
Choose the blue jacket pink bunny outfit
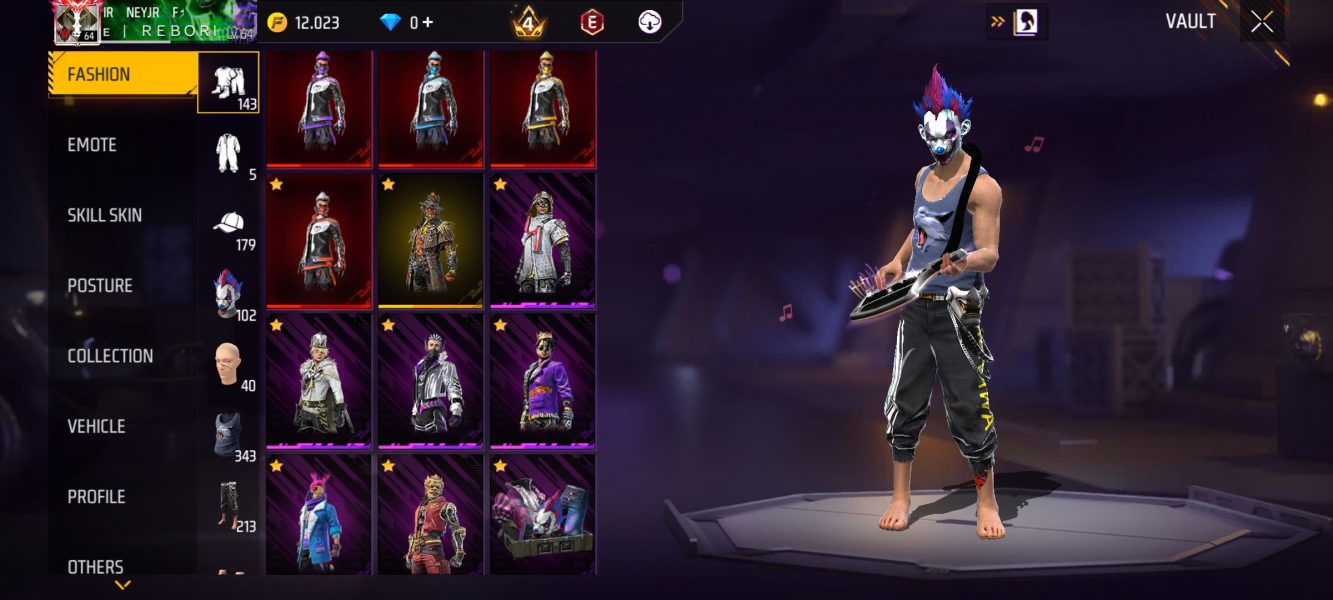(x=319, y=515)
